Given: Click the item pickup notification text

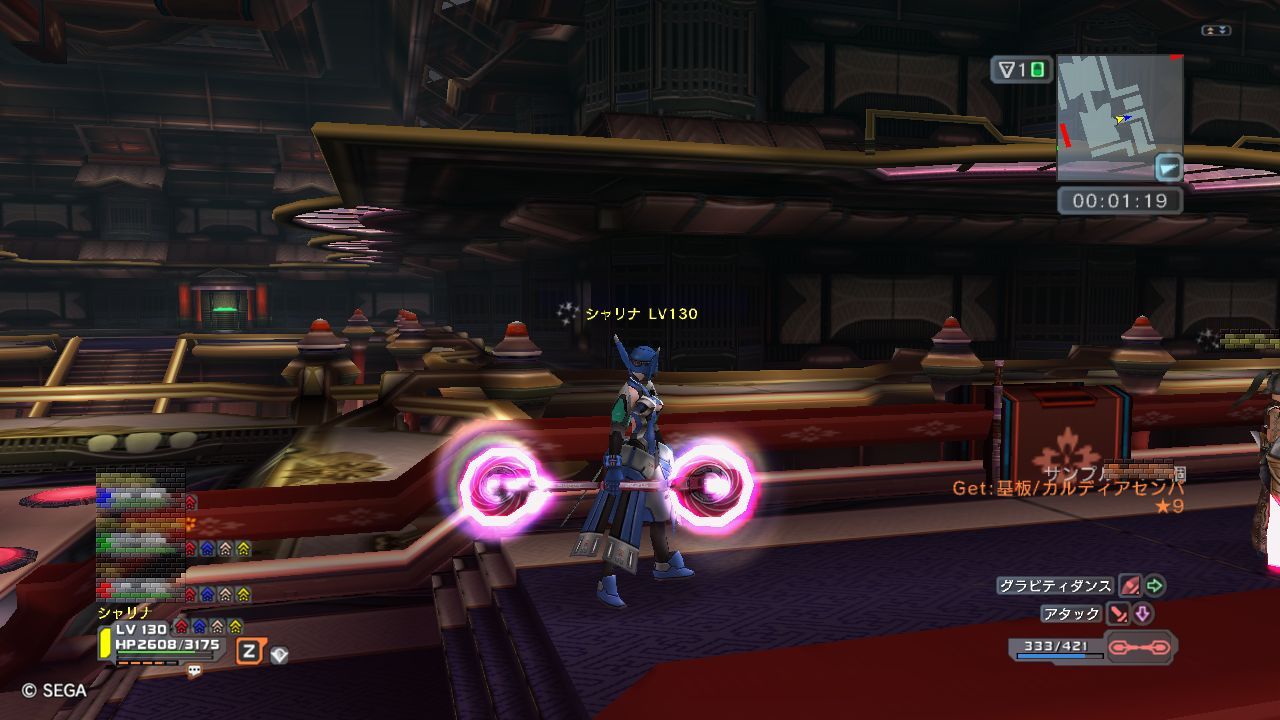Looking at the screenshot, I should pos(1068,489).
